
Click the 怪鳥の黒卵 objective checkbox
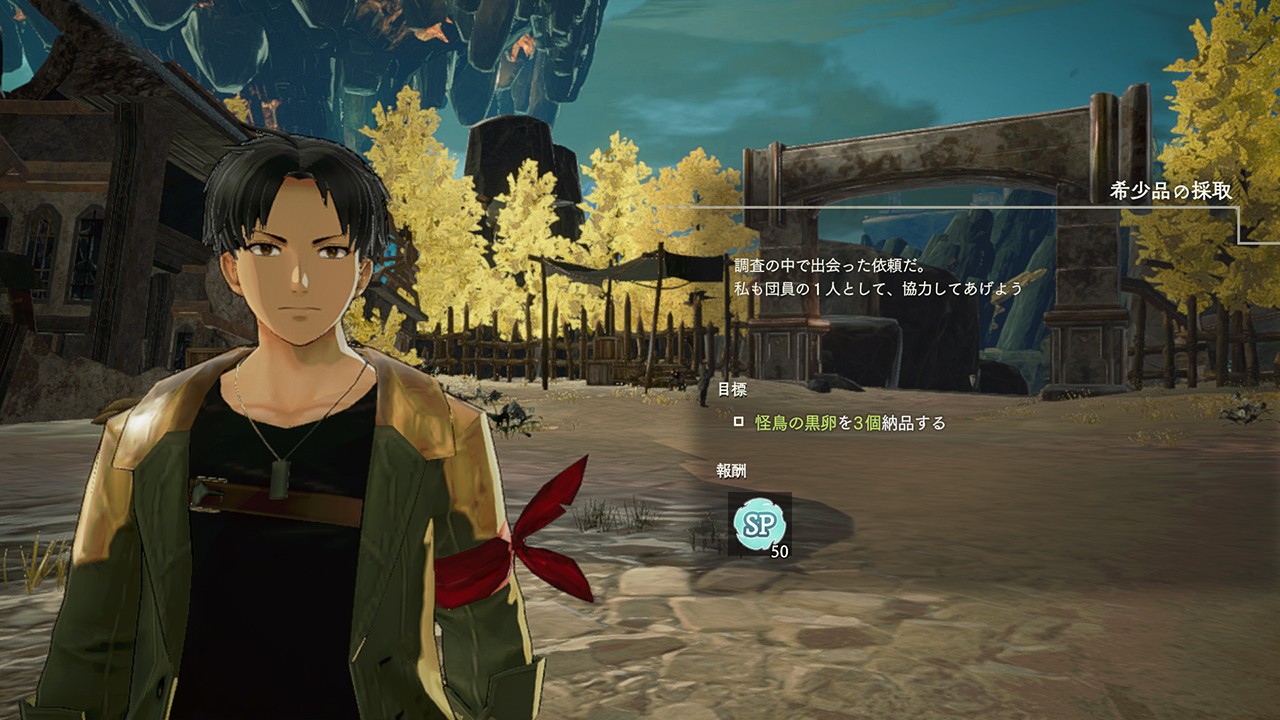click(x=739, y=422)
